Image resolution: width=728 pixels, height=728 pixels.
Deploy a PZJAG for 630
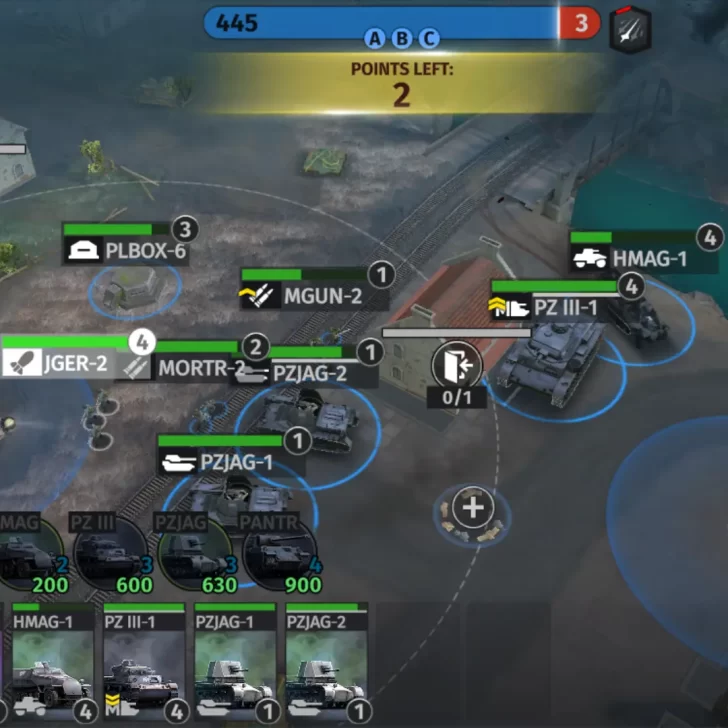pyautogui.click(x=195, y=553)
